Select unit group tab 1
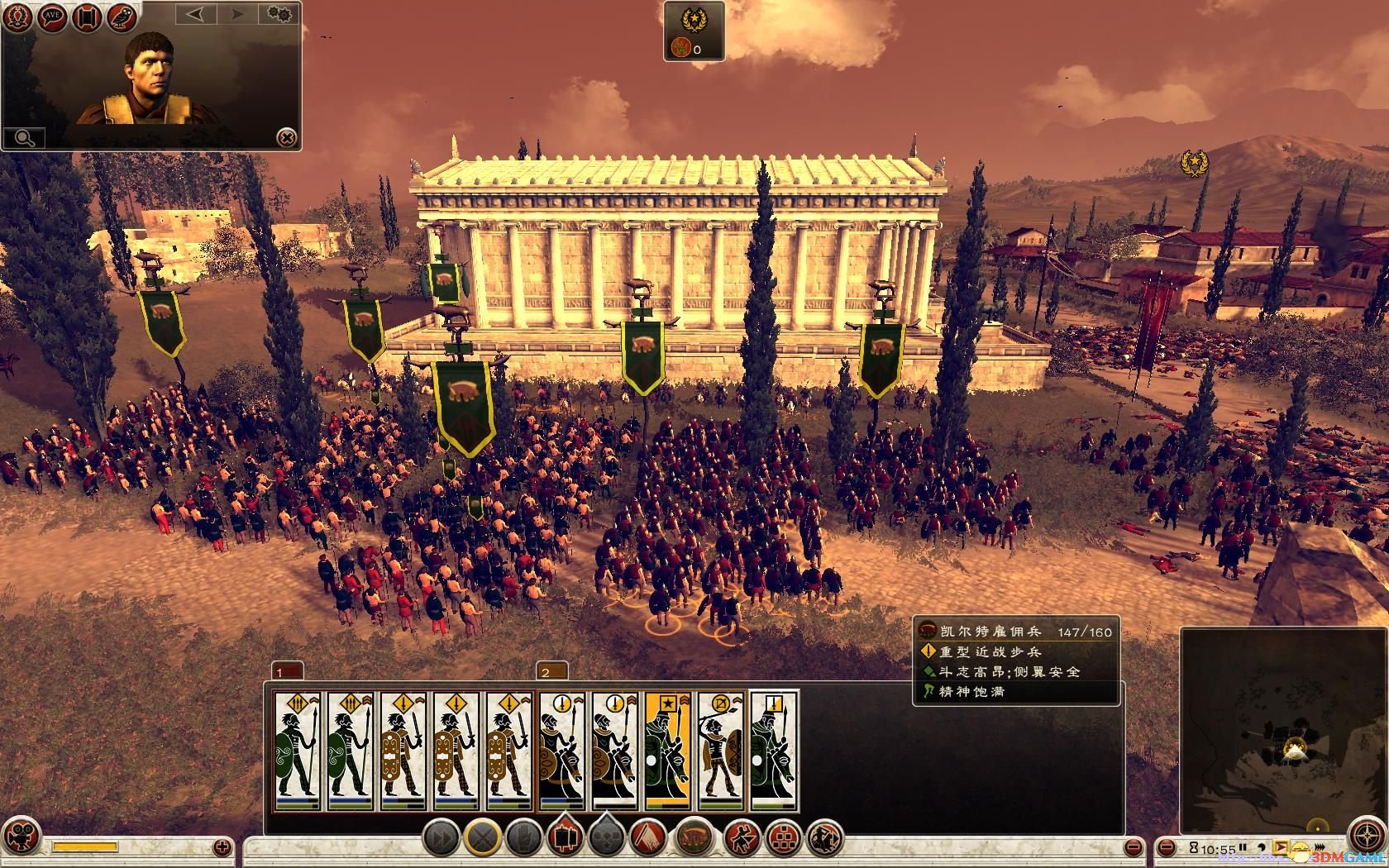Screen dimensions: 1389x868 coord(286,671)
